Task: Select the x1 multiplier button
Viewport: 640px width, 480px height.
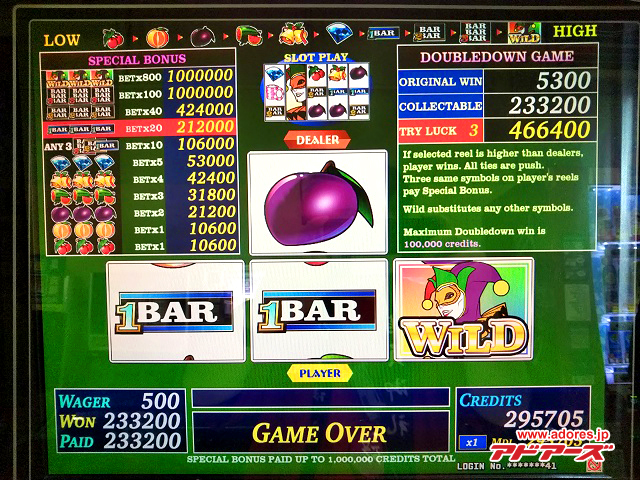Action: click(x=471, y=441)
